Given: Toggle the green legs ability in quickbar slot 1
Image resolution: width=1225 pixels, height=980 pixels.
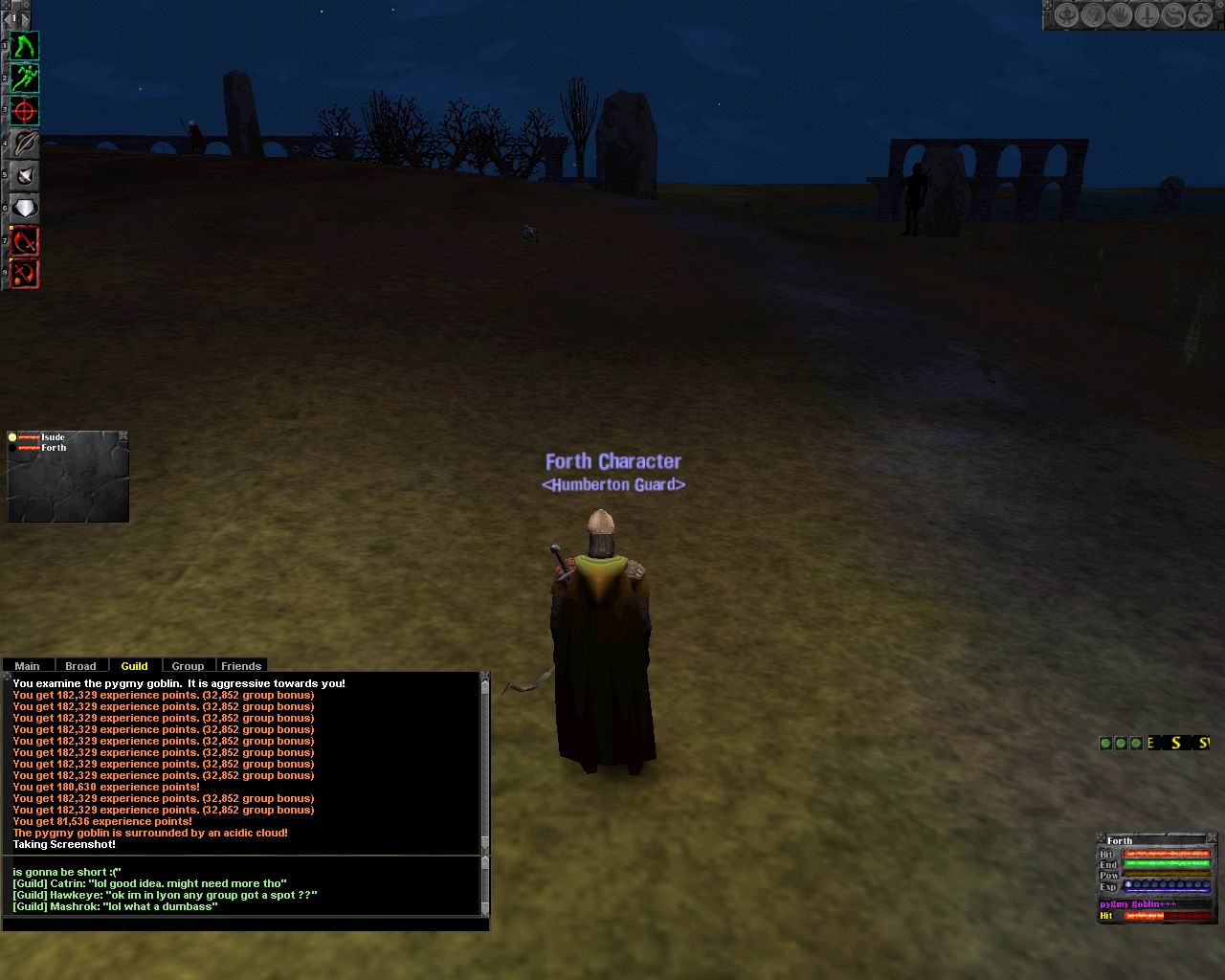Looking at the screenshot, I should click(x=1105, y=744).
